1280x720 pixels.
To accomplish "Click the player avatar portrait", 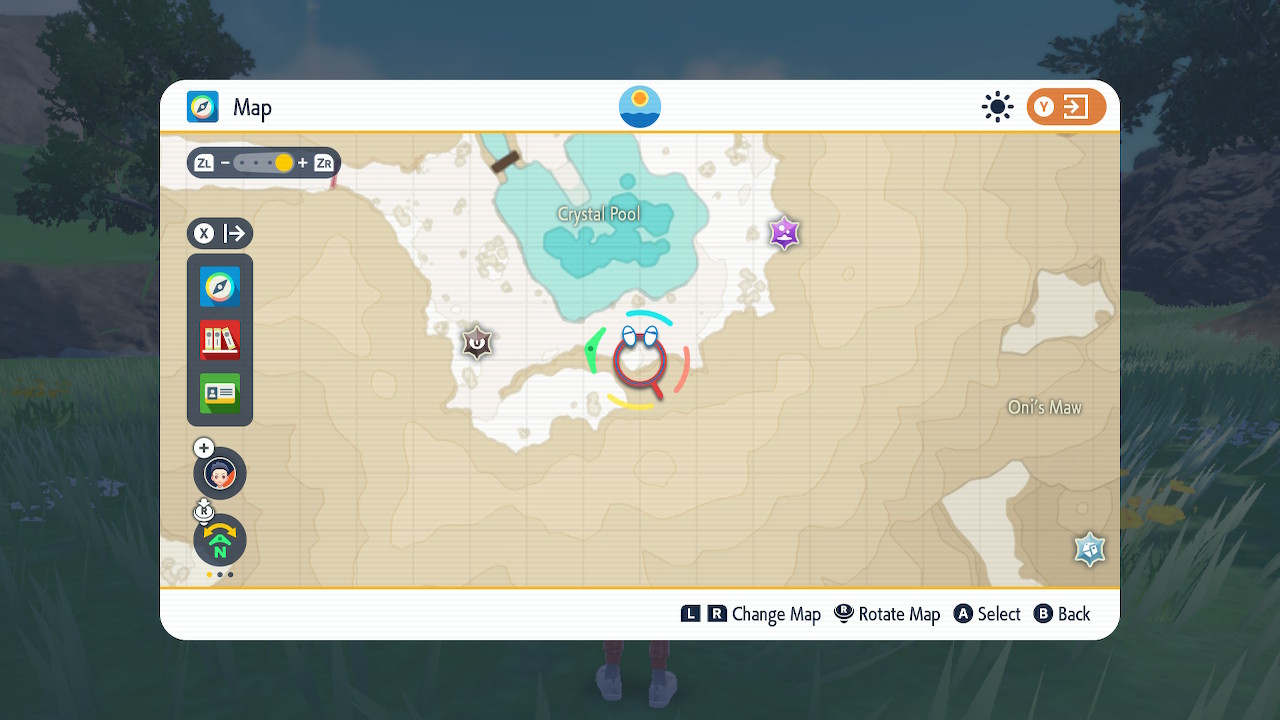I will tap(219, 473).
